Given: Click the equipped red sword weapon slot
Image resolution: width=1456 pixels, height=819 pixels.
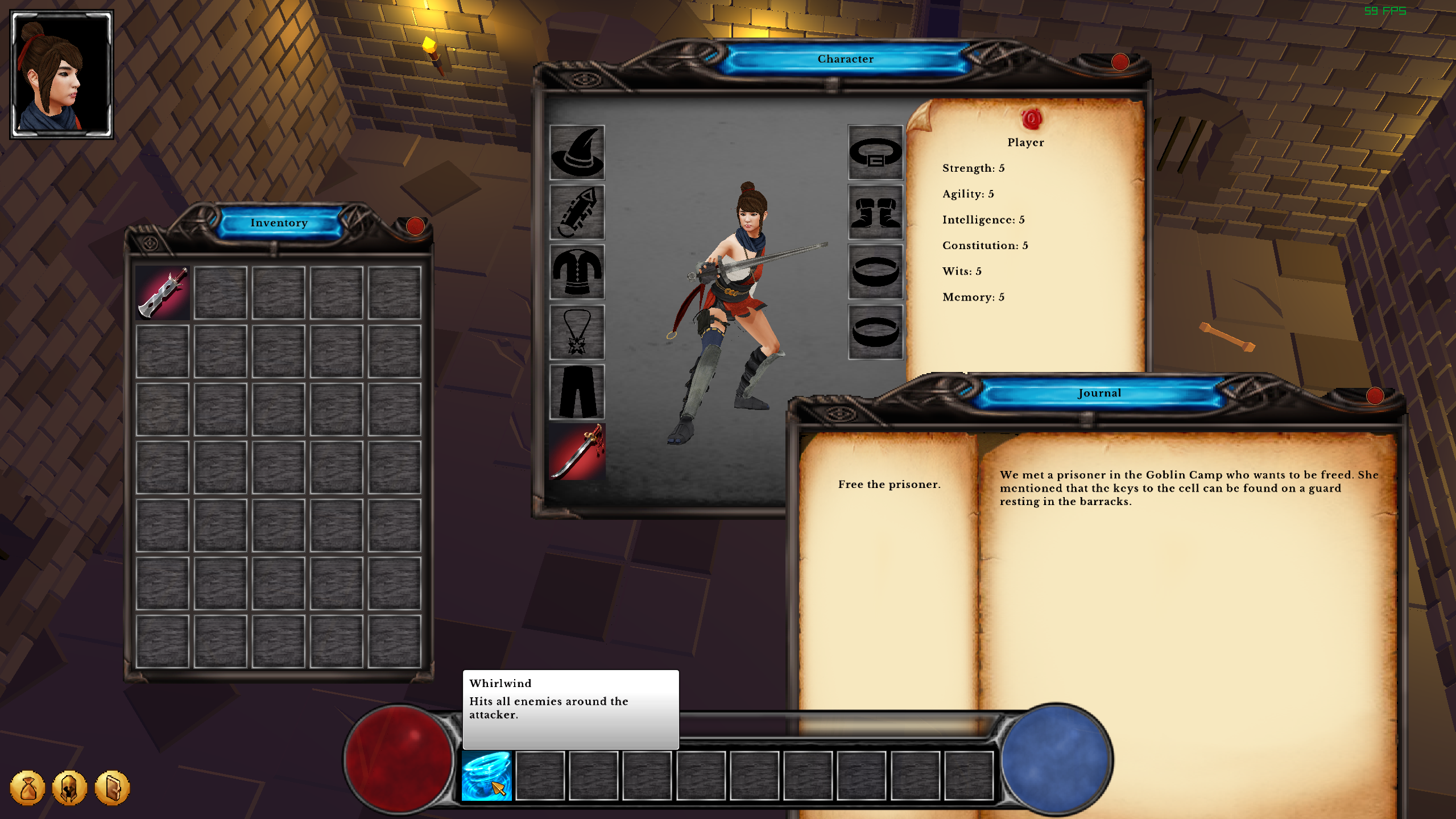Looking at the screenshot, I should pyautogui.click(x=577, y=452).
